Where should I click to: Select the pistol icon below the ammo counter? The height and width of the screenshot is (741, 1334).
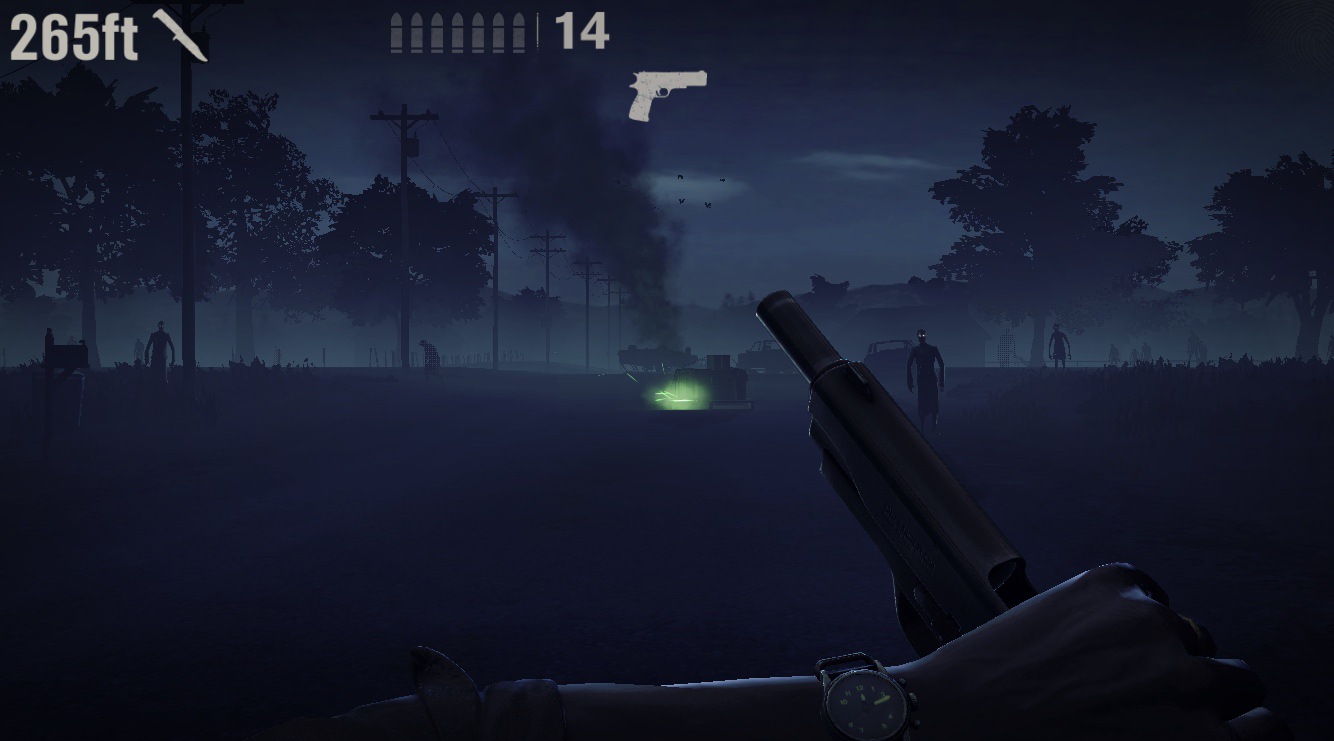coord(665,95)
